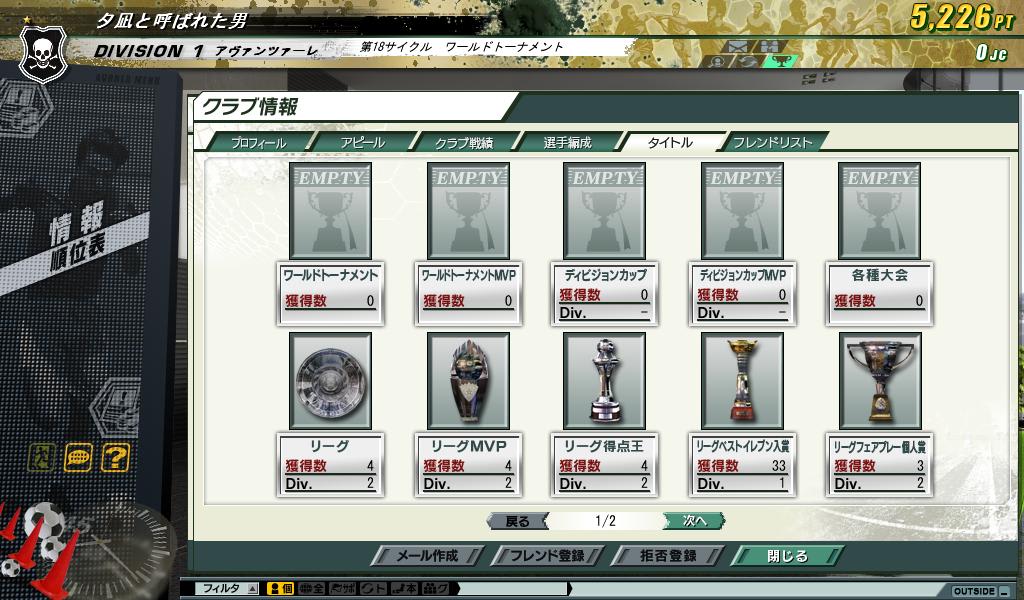Go to next page with 次へ
Viewport: 1024px width, 600px height.
694,521
